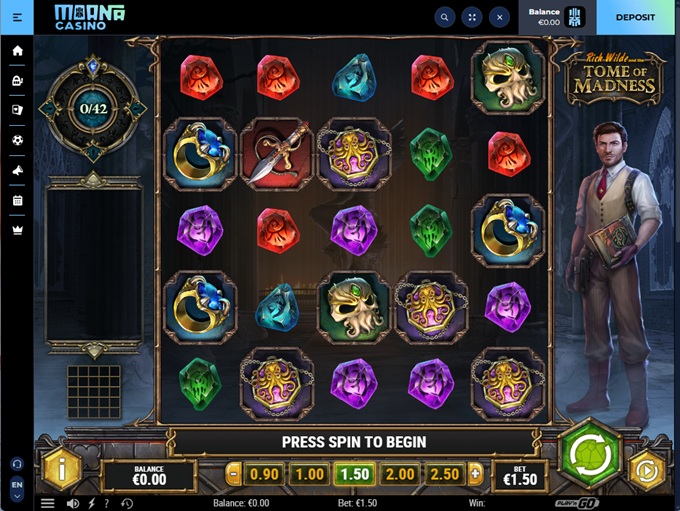The width and height of the screenshot is (680, 511).
Task: Open the casino search magnifier
Action: 444,17
